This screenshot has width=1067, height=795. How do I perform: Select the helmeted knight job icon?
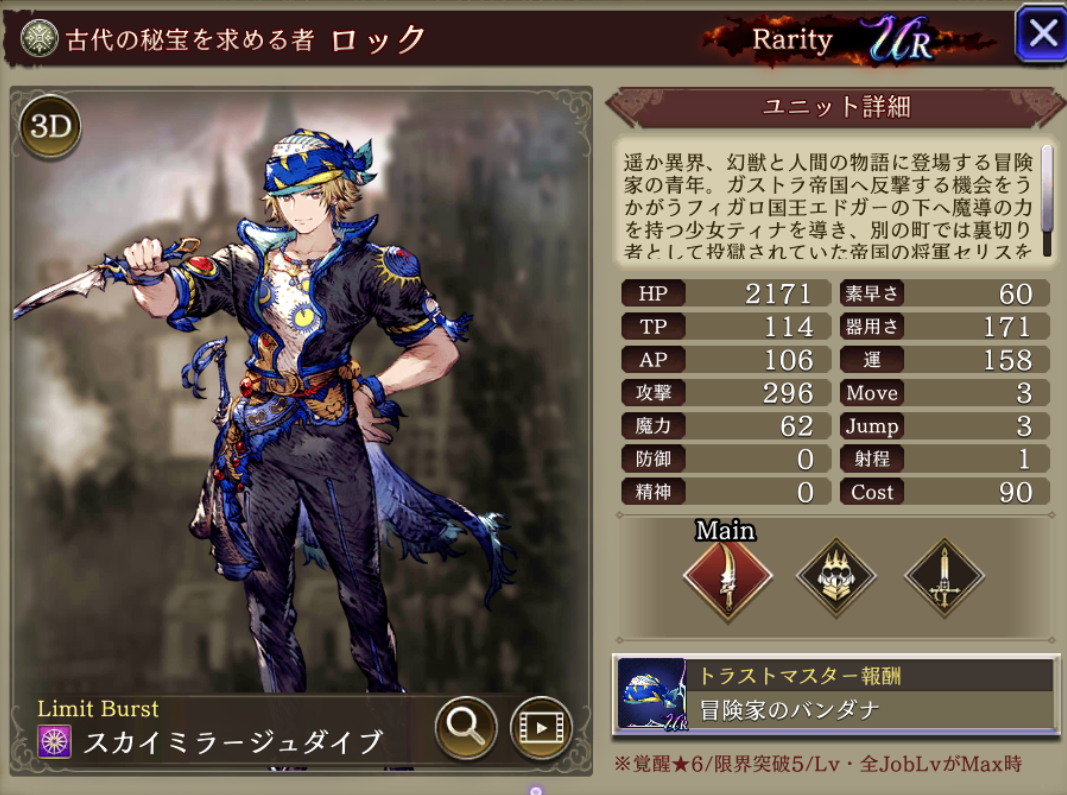point(836,578)
